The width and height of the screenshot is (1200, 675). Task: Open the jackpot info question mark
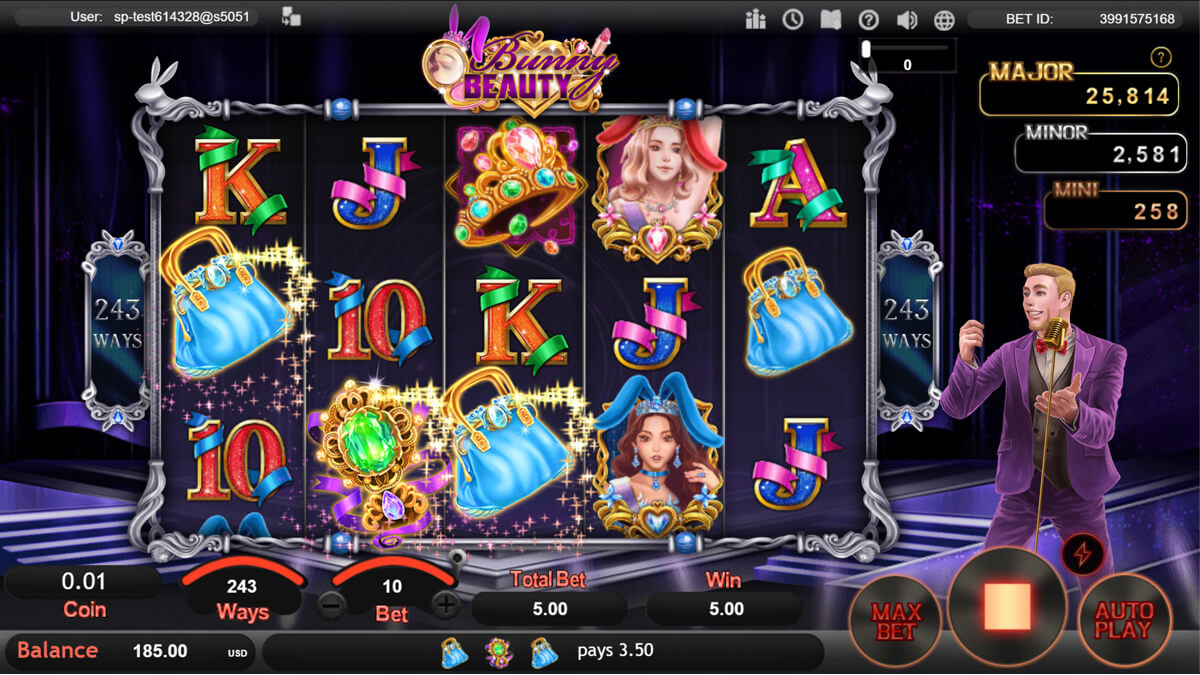[x=1161, y=57]
